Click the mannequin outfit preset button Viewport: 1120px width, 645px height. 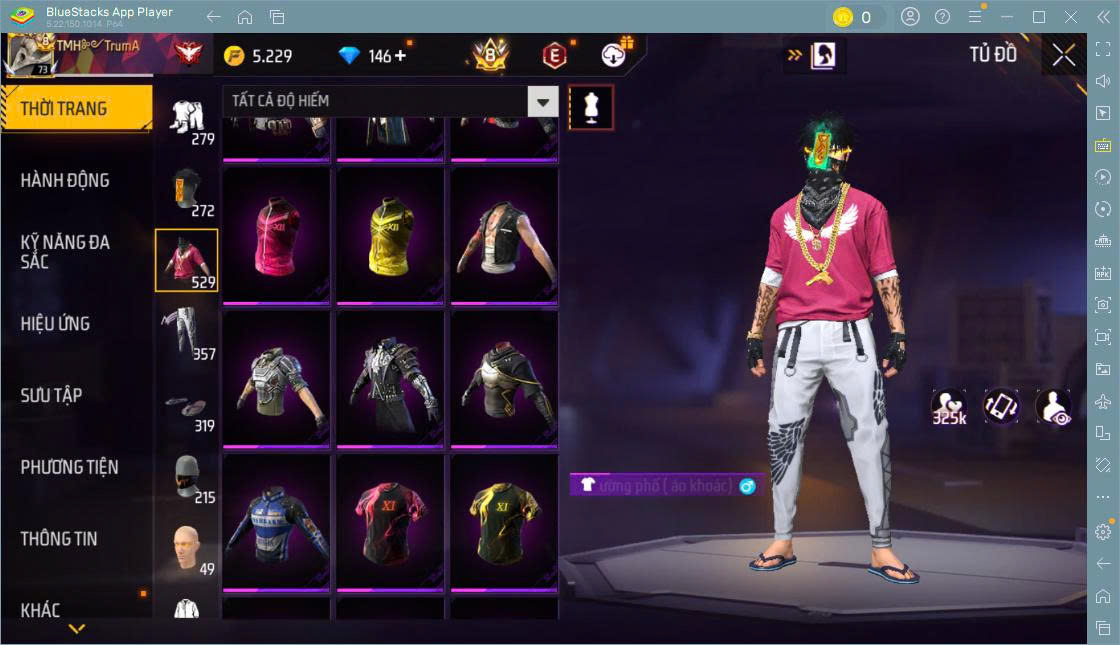pos(591,107)
